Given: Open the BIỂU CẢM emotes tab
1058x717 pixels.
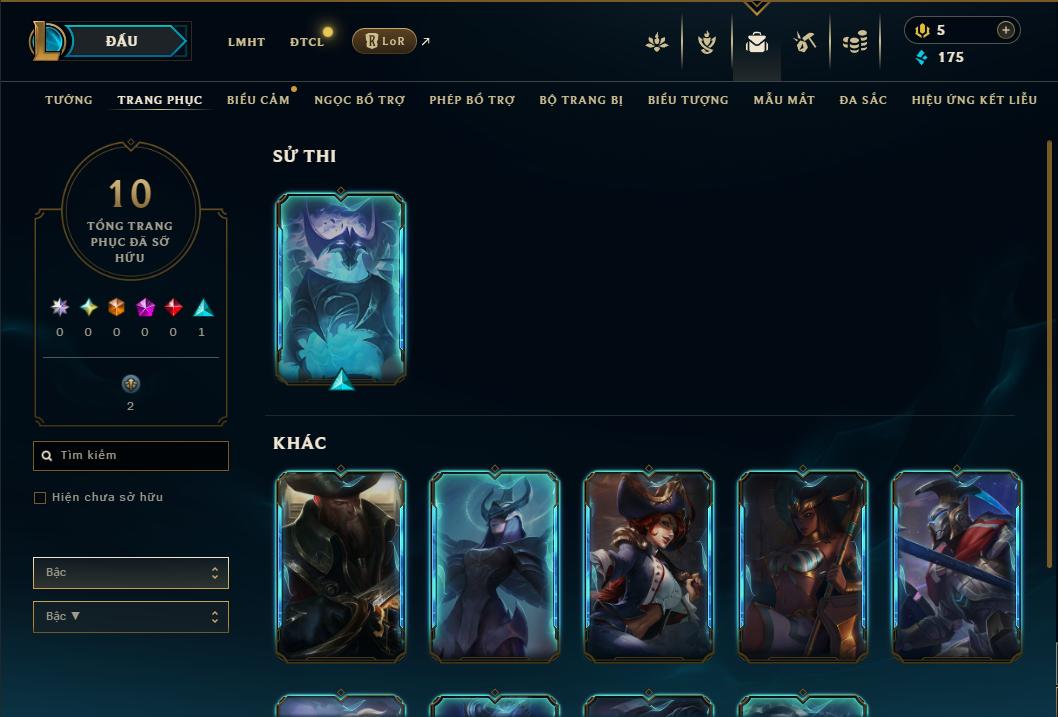Looking at the screenshot, I should [x=258, y=100].
